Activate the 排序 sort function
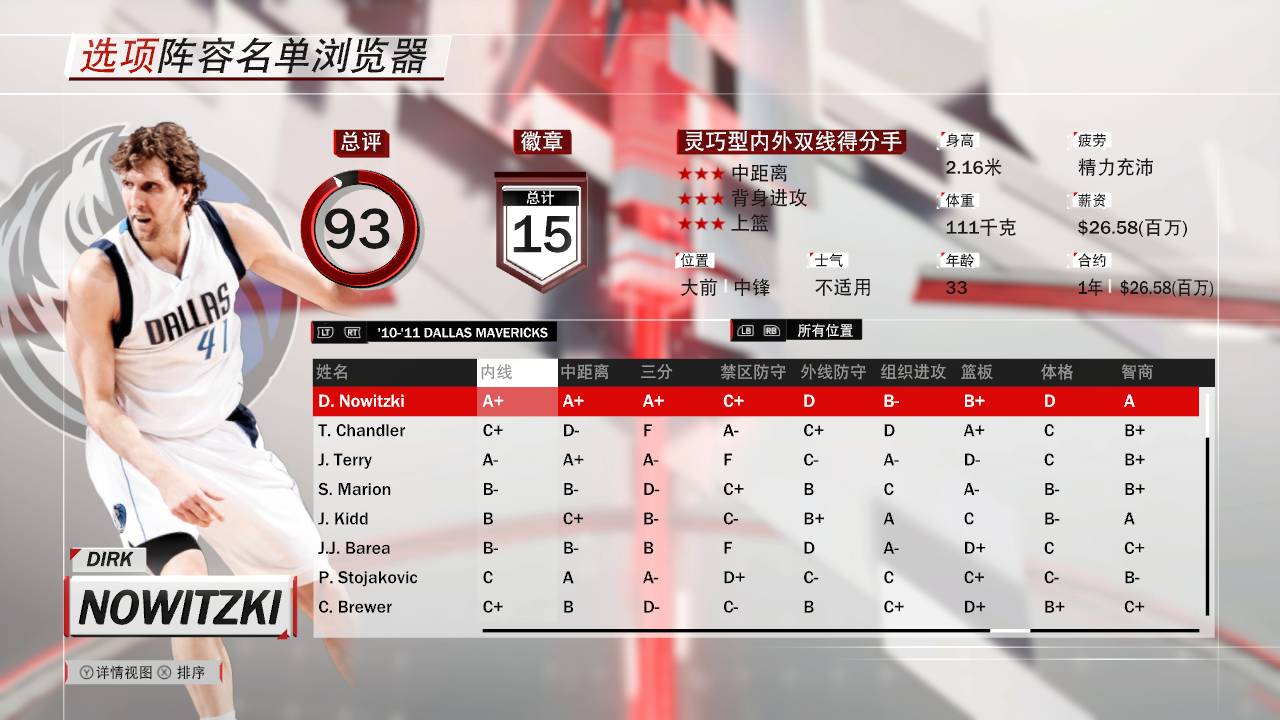Image resolution: width=1280 pixels, height=720 pixels. [x=189, y=674]
